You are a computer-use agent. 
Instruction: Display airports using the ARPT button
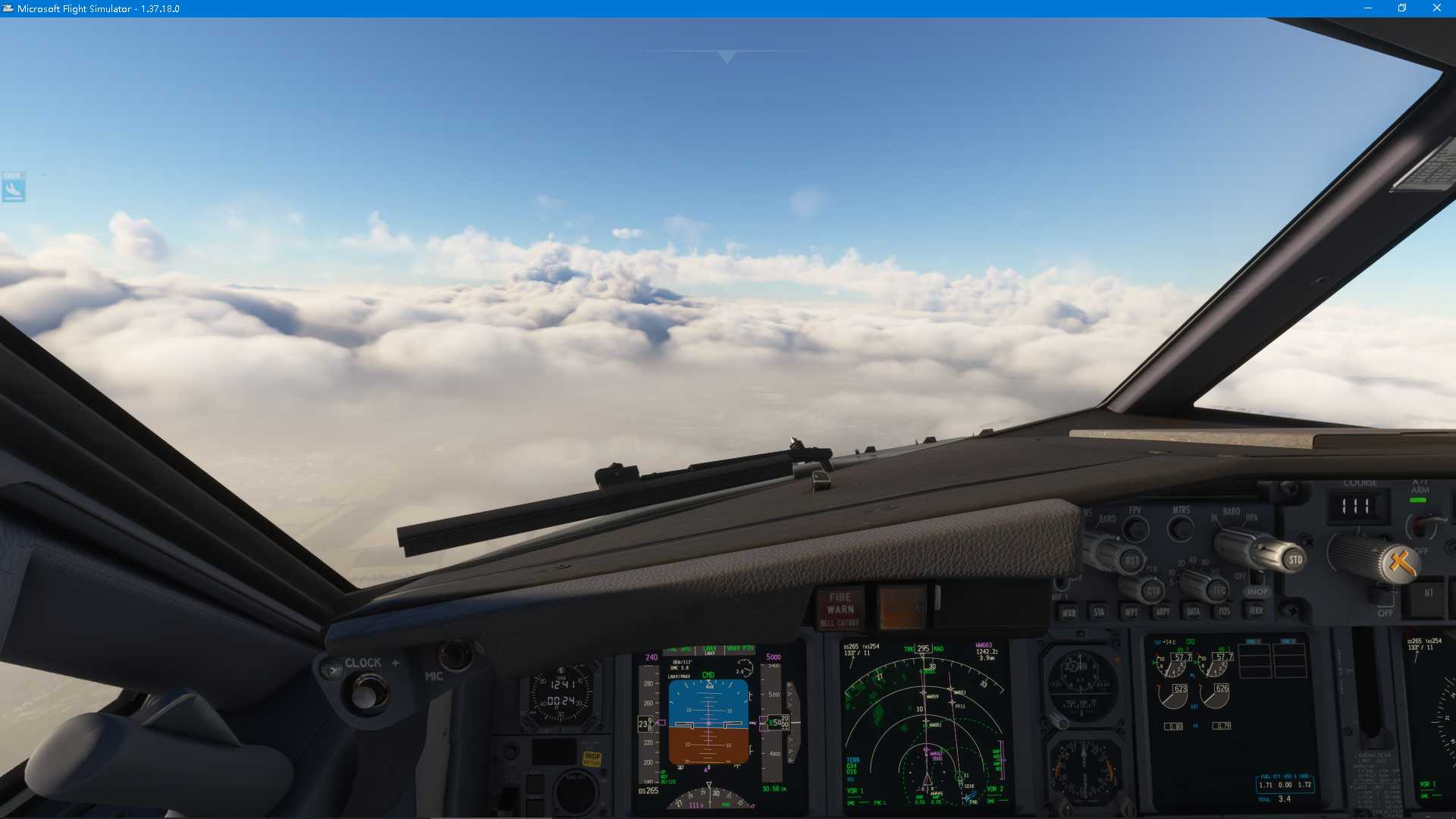click(x=1163, y=612)
